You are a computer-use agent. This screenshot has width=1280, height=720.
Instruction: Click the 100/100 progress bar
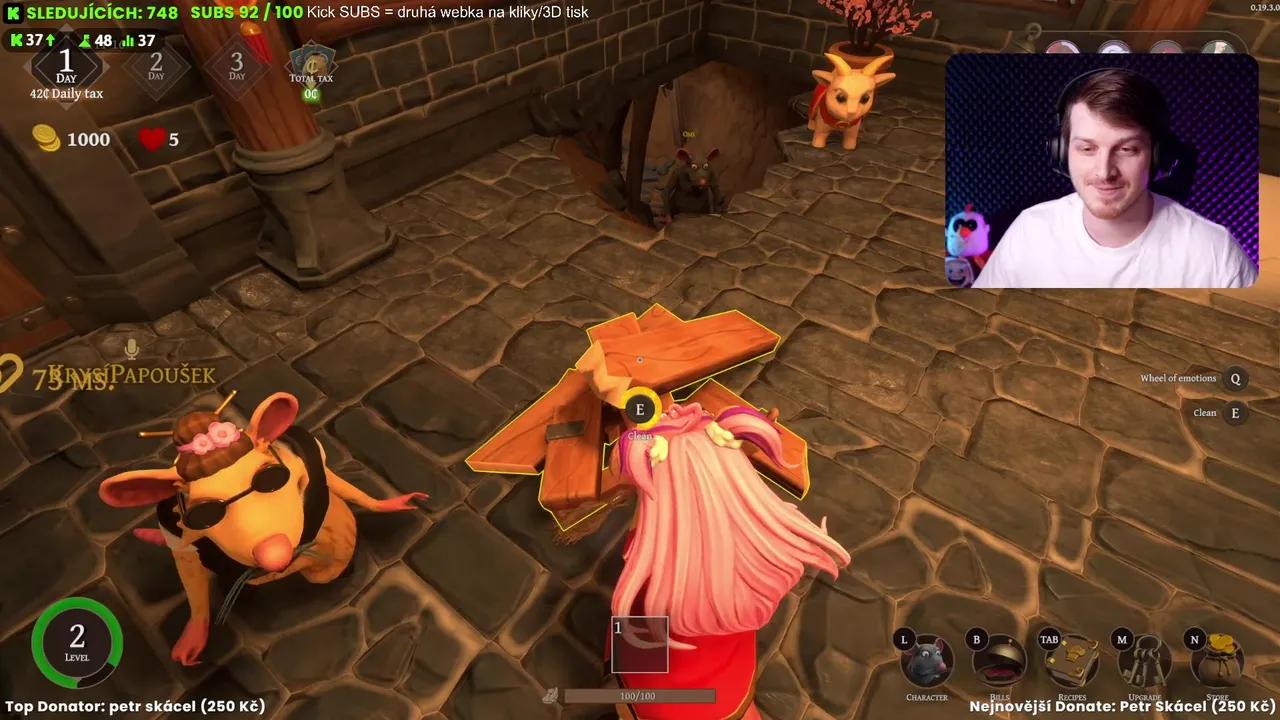point(640,694)
